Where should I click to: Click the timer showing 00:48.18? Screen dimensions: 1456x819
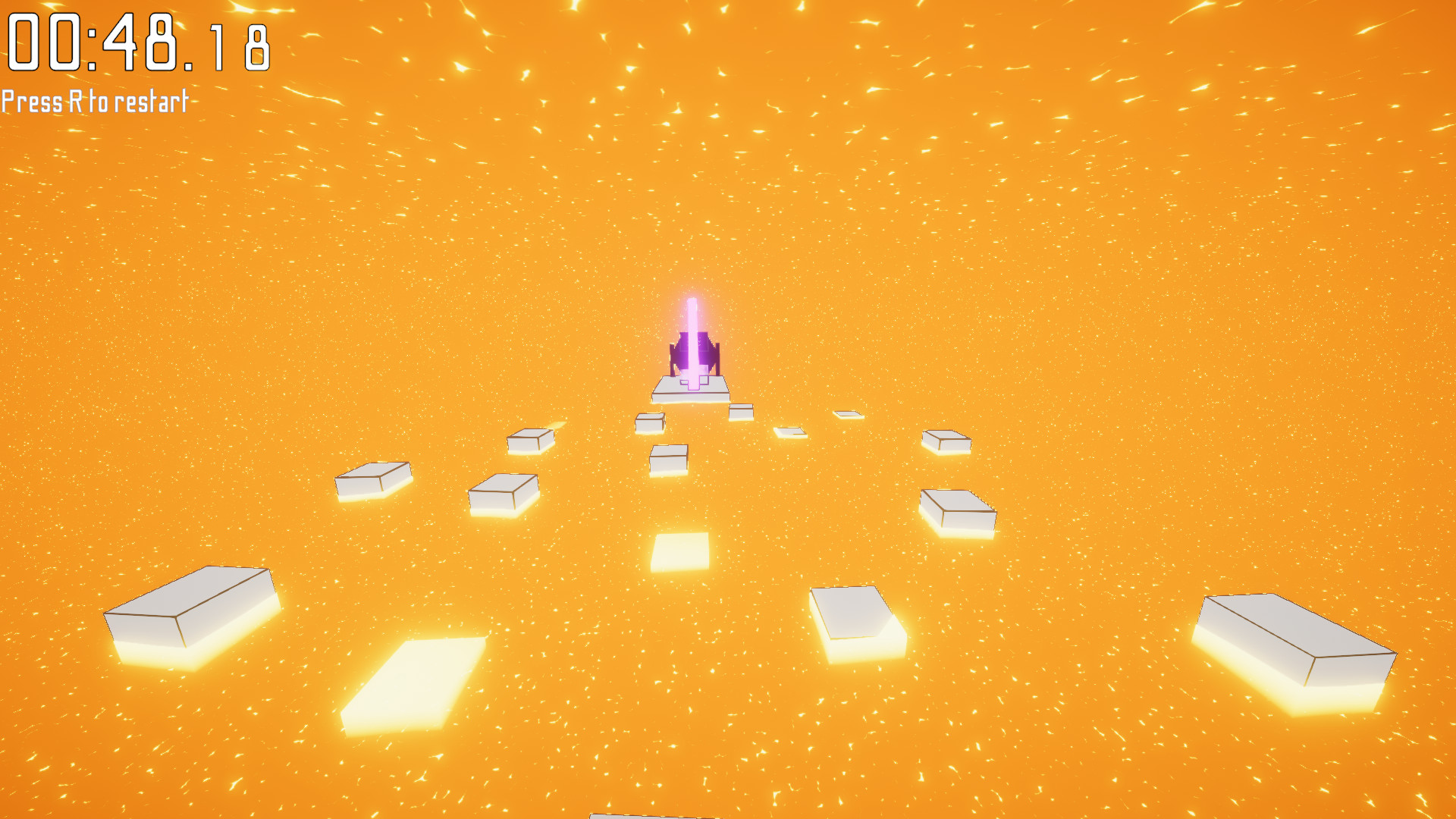click(x=136, y=42)
